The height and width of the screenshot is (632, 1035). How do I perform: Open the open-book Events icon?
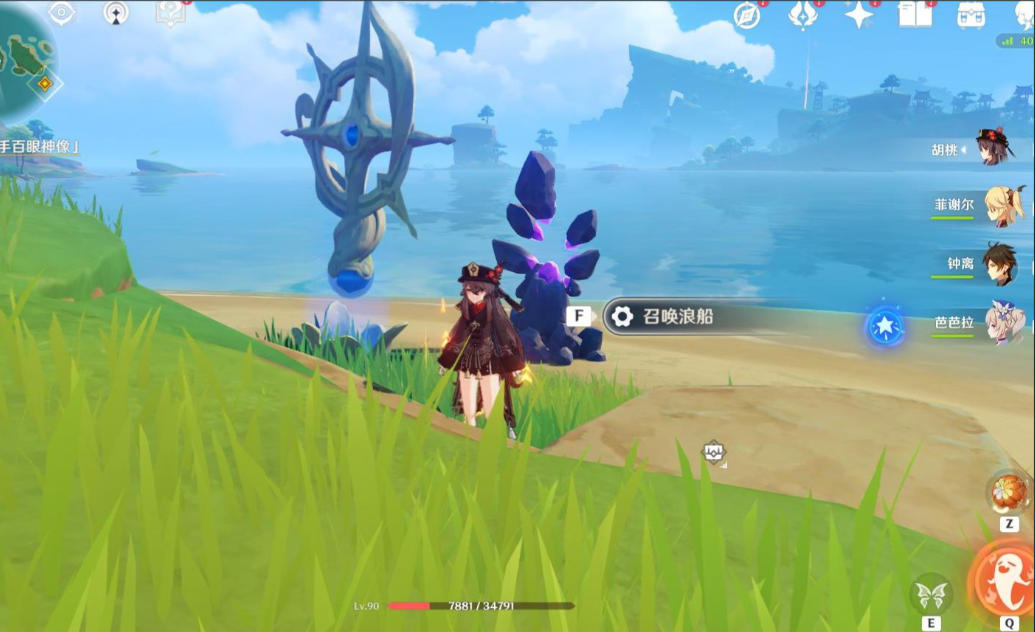914,15
